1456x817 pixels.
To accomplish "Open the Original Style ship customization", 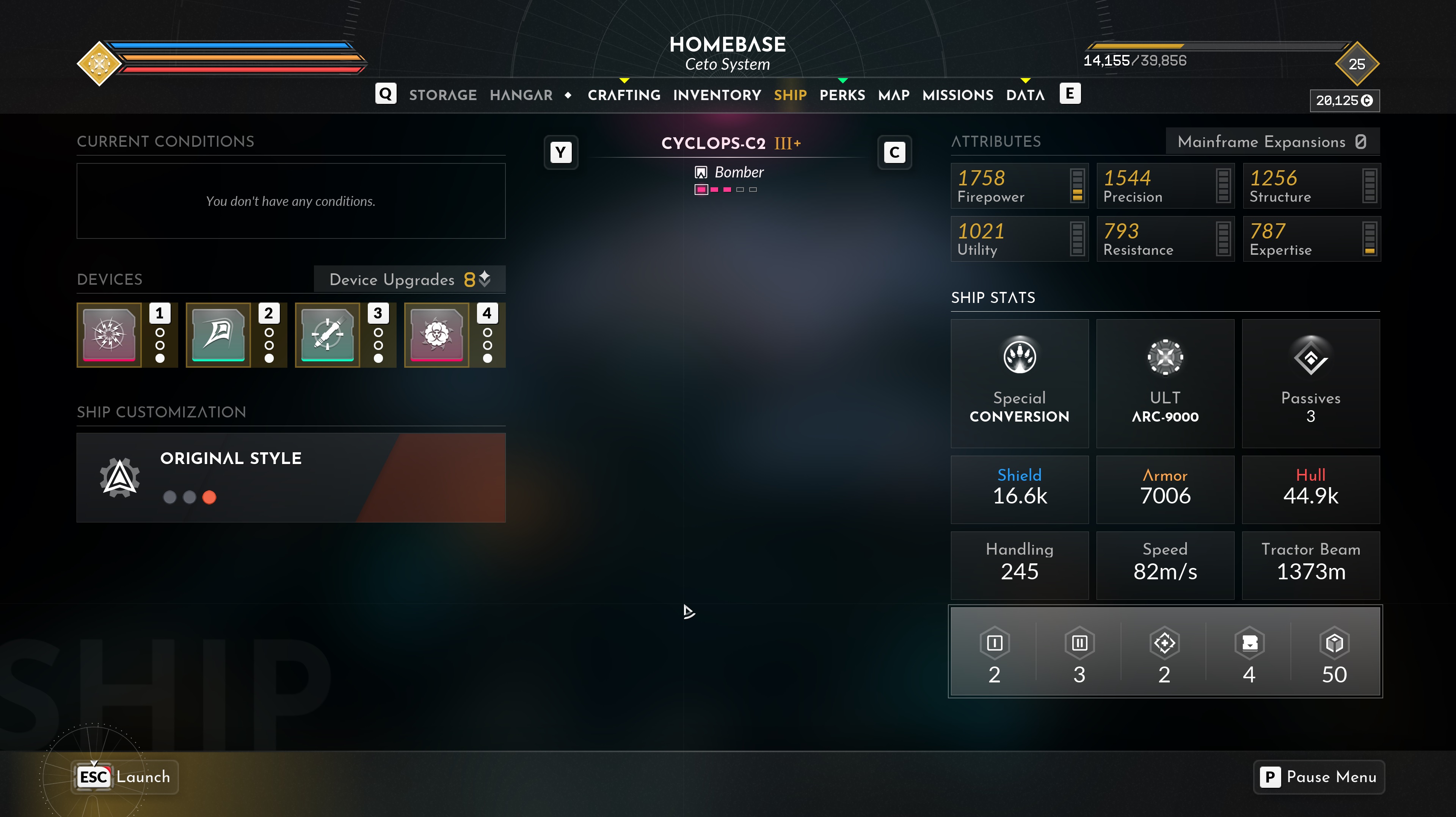I will (290, 477).
